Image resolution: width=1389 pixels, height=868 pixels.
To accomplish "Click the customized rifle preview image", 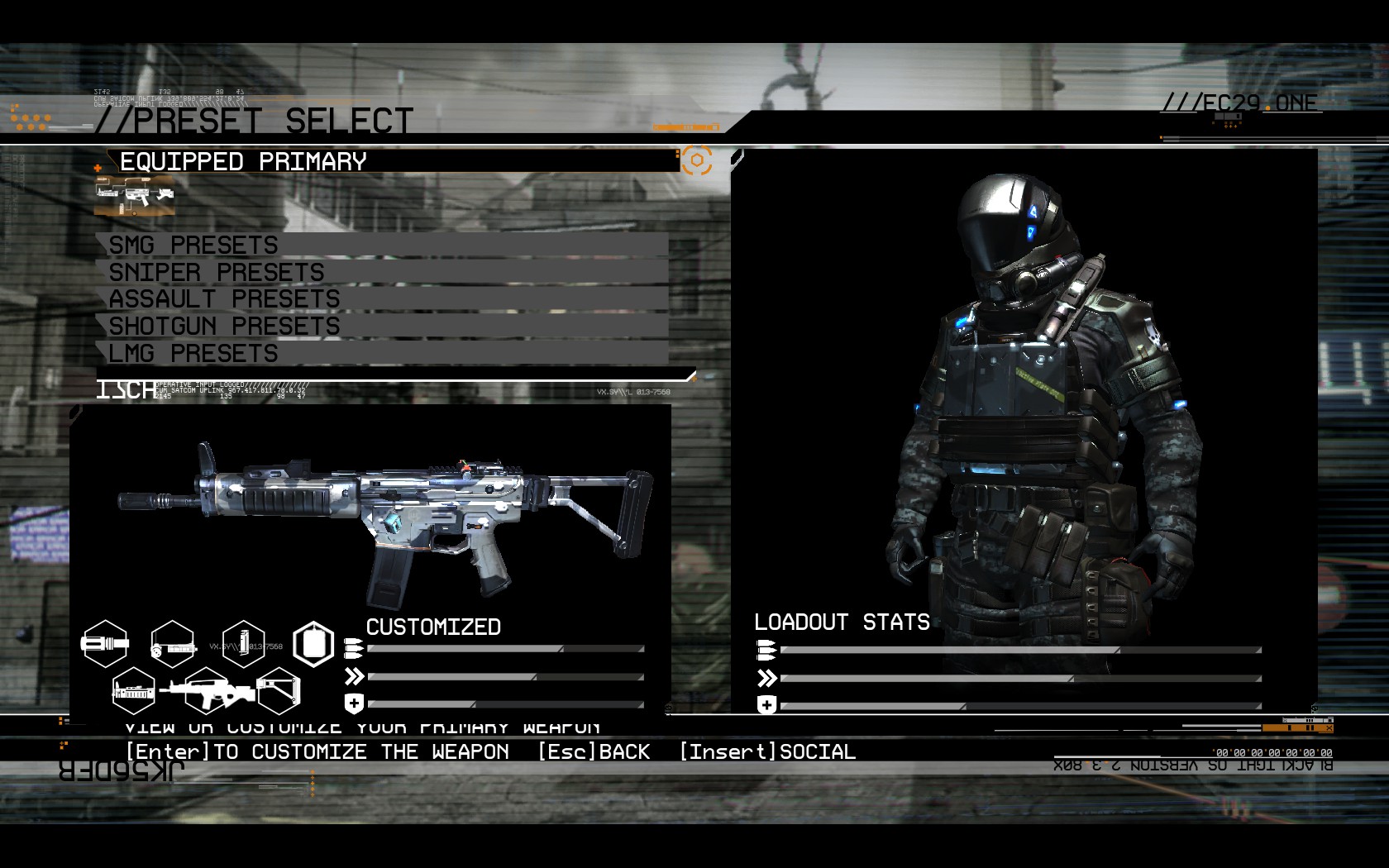I will 384,521.
